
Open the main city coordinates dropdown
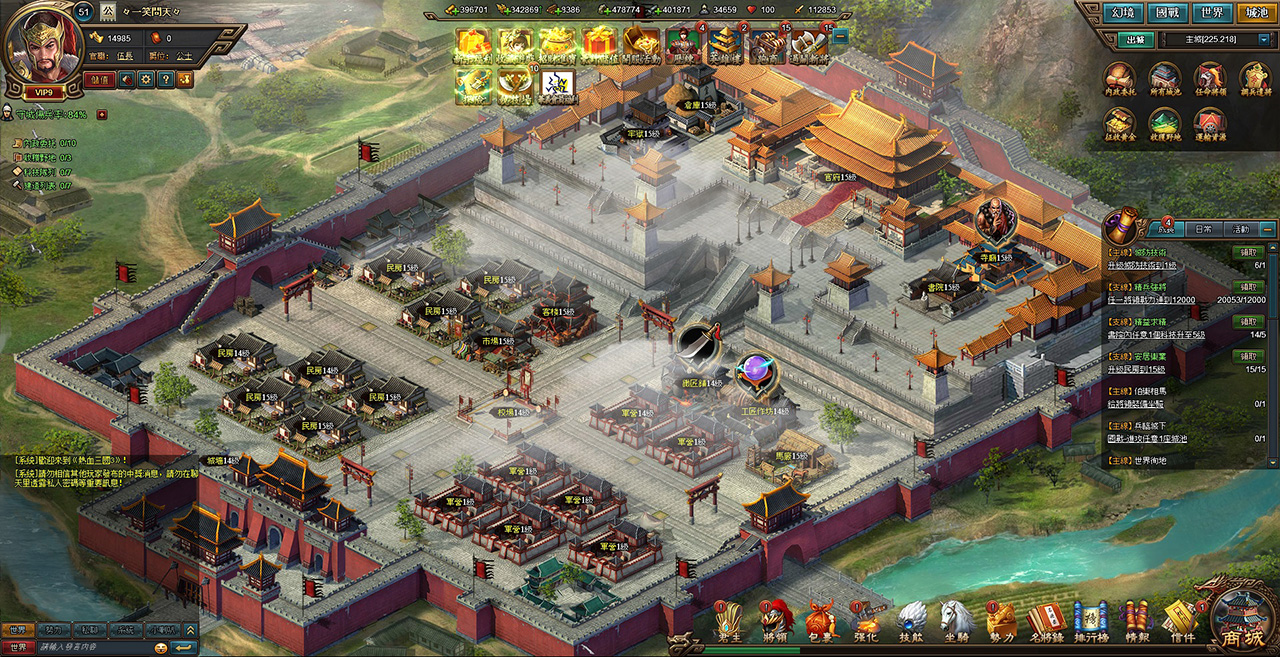[1263, 40]
